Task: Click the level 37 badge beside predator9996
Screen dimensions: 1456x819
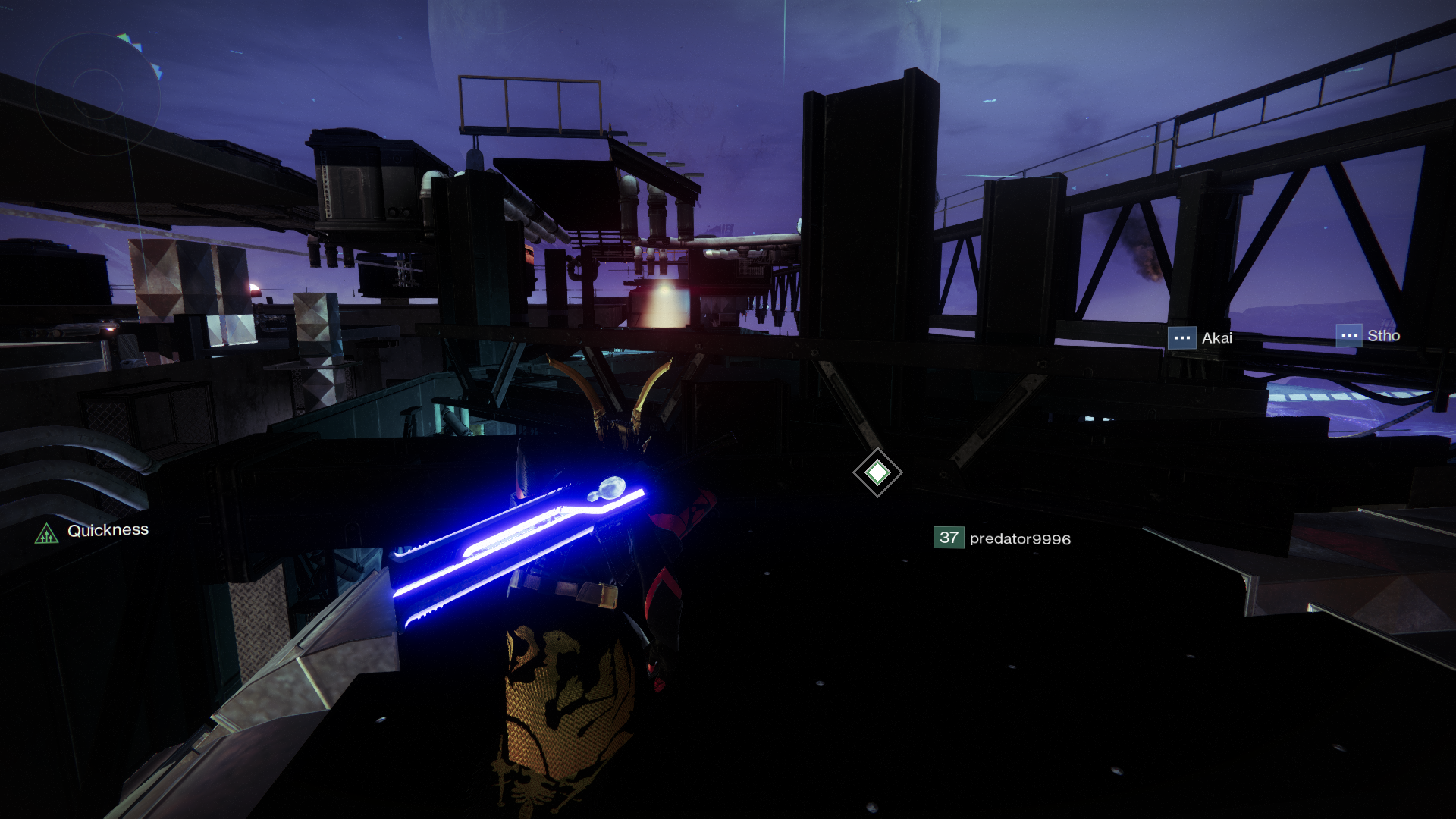Action: [947, 538]
